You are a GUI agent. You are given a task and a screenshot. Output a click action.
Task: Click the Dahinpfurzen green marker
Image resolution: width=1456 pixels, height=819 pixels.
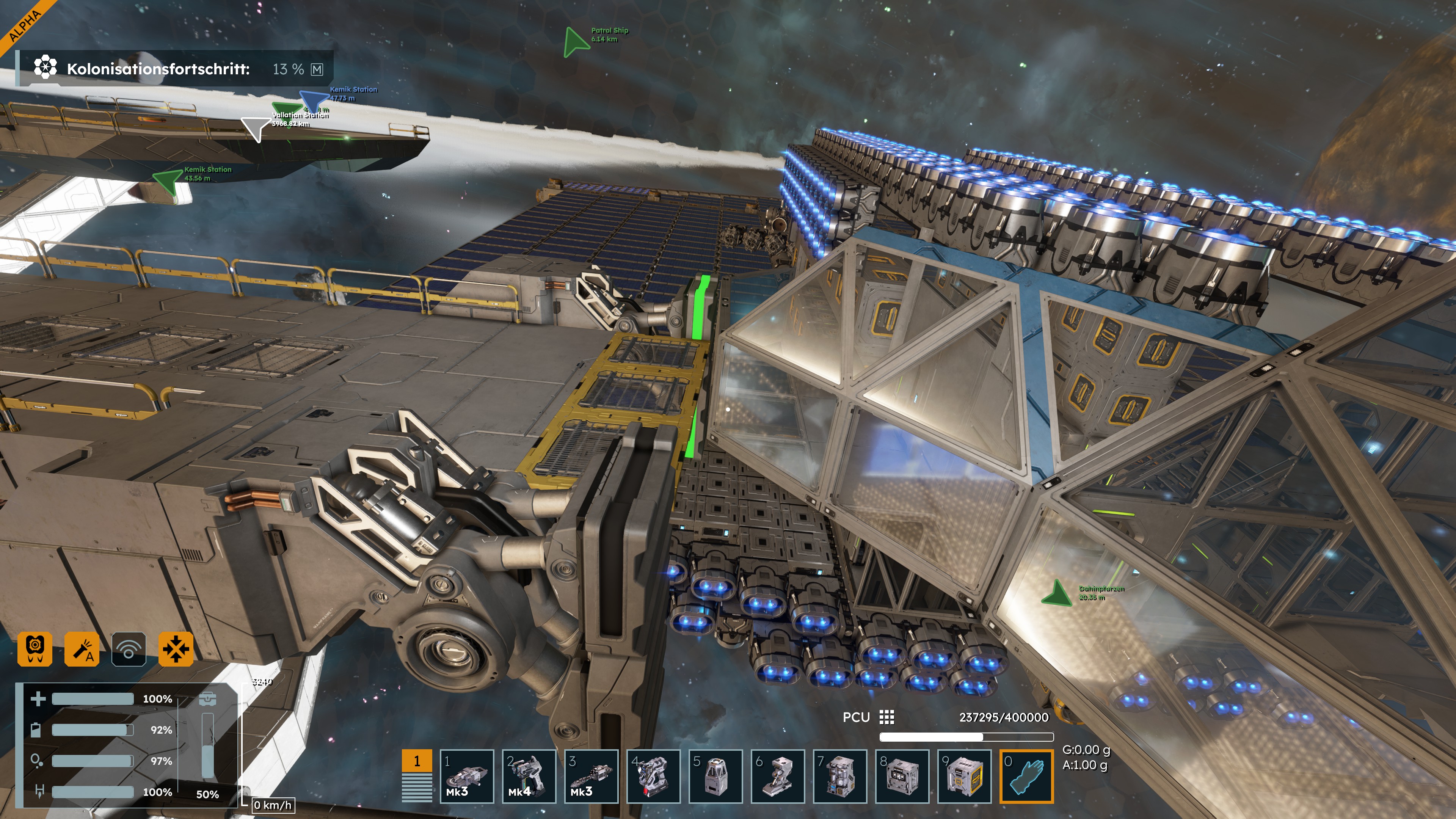tap(1055, 593)
